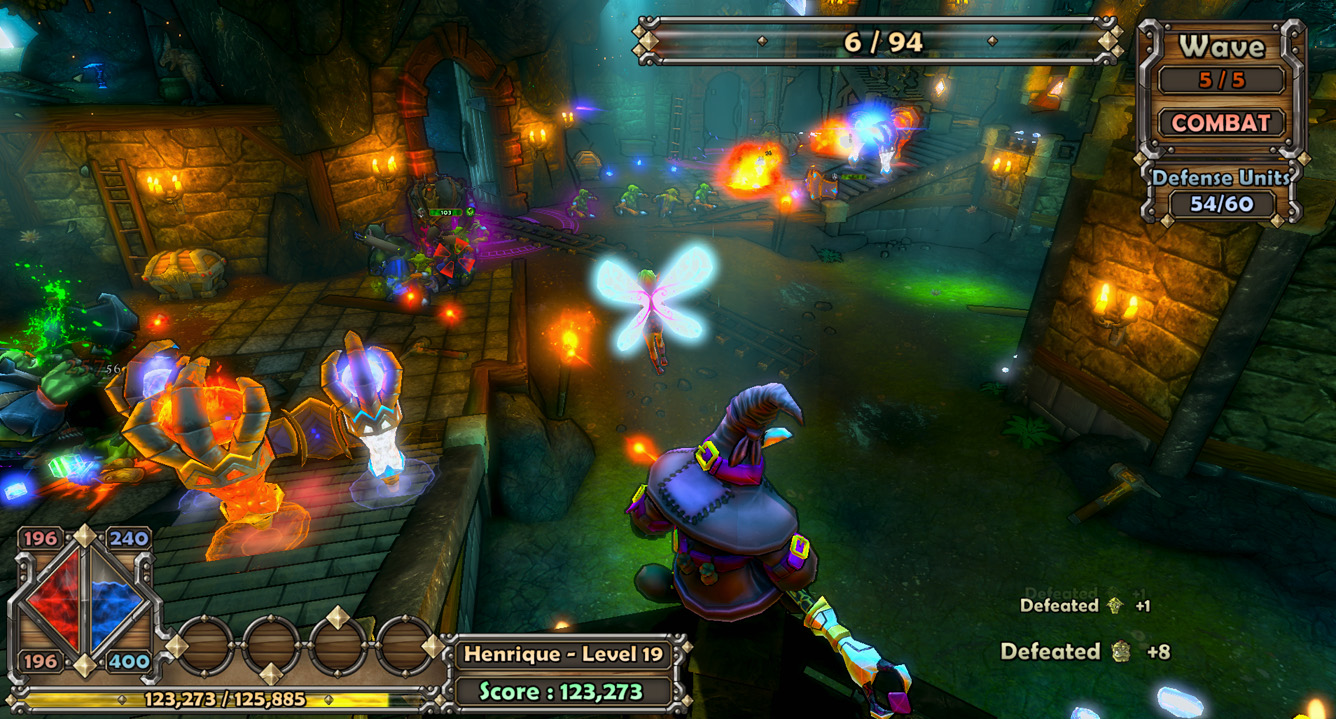Viewport: 1336px width, 719px height.
Task: Select the Henrique Level 19 nameplate
Action: click(x=564, y=654)
